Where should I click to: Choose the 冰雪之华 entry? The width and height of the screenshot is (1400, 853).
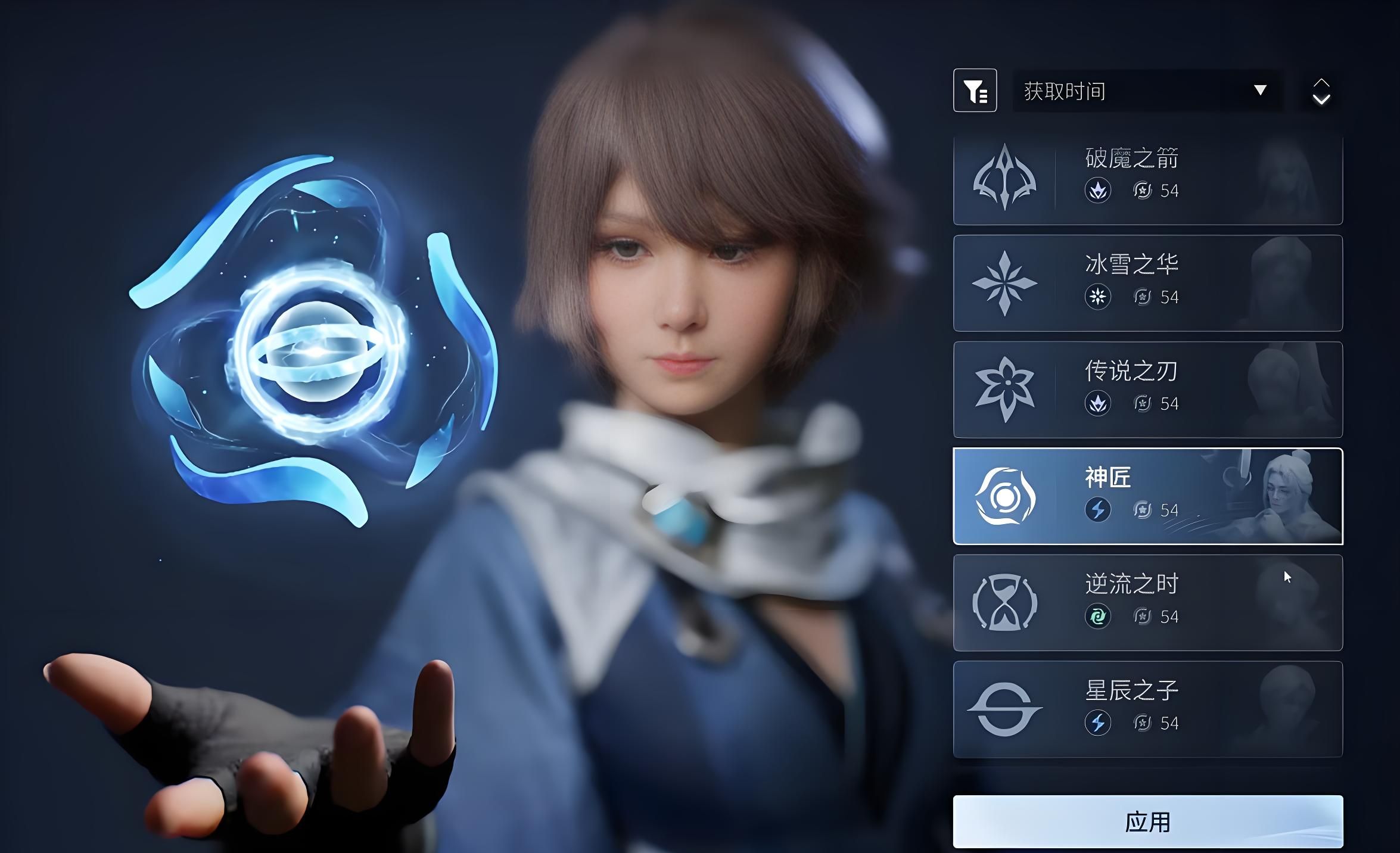pos(1147,283)
